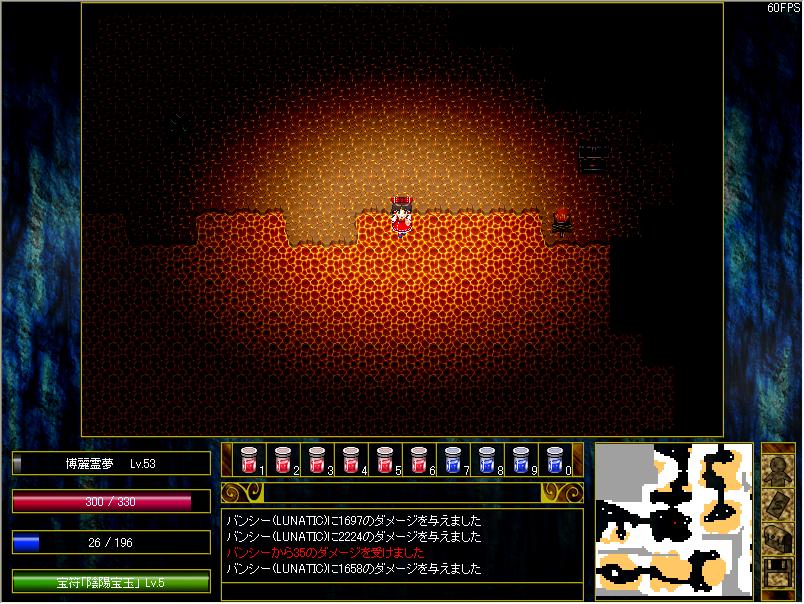
Task: Click the 博麗霊夢 Lv.53 character name panel
Action: click(111, 463)
